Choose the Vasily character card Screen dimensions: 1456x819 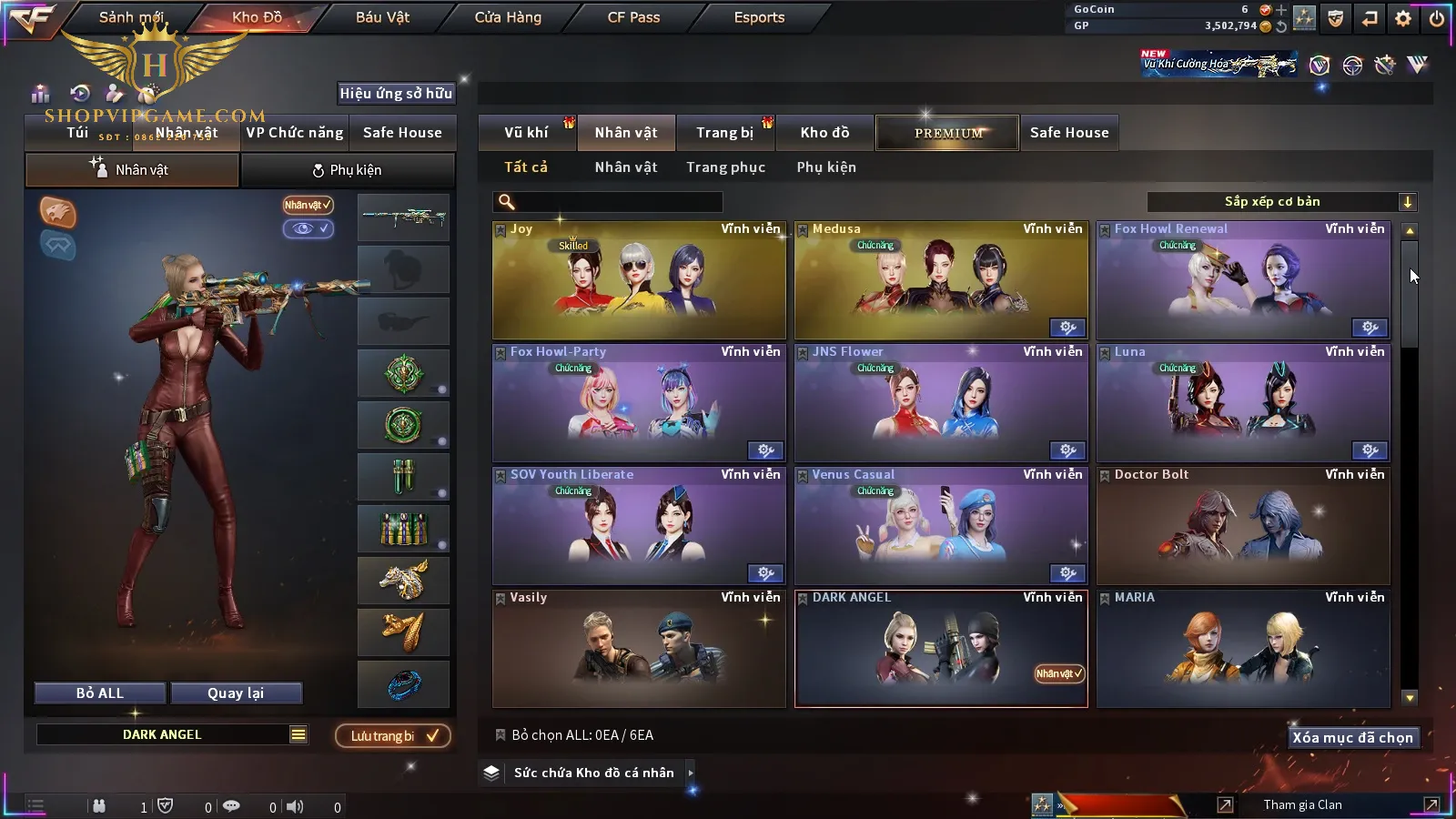pyautogui.click(x=639, y=649)
